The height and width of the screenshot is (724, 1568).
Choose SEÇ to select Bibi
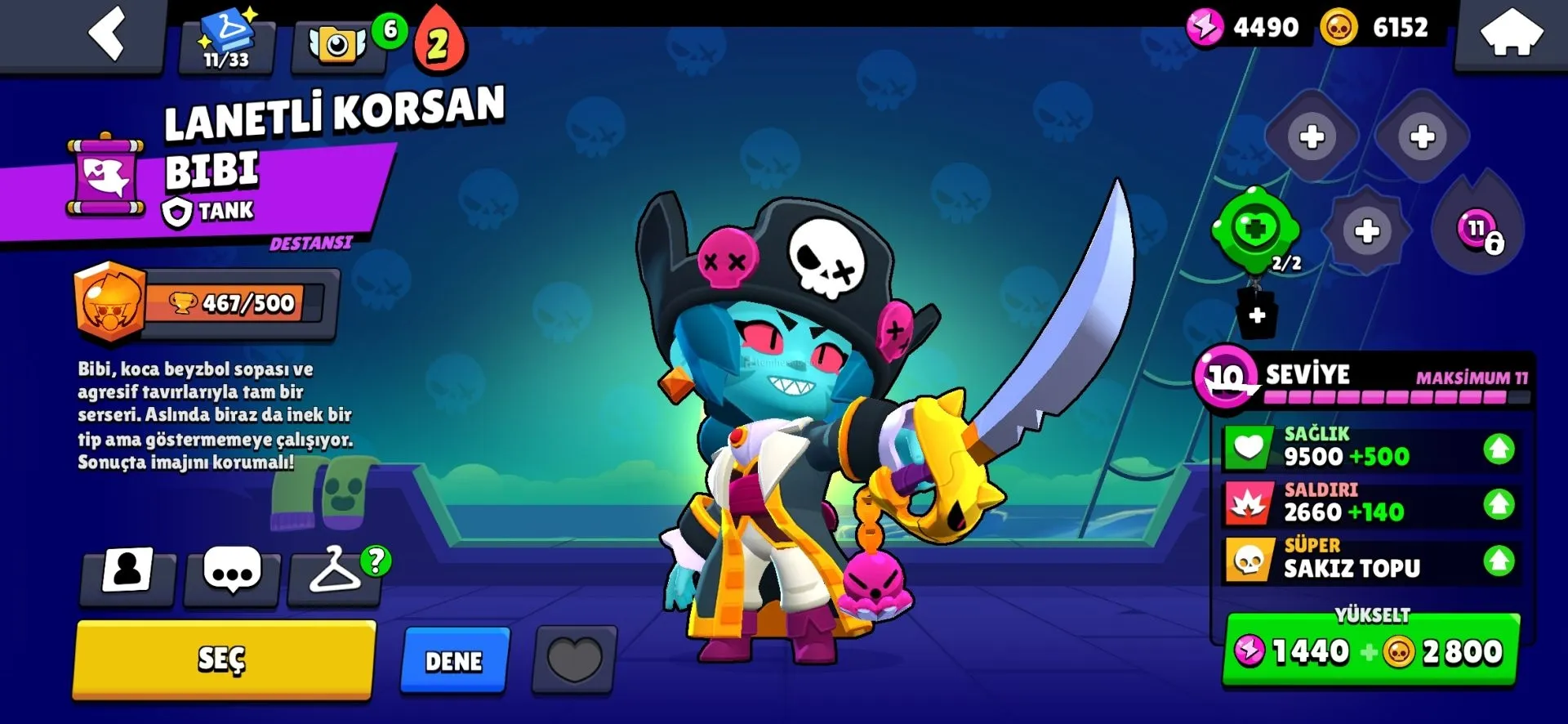(x=223, y=659)
